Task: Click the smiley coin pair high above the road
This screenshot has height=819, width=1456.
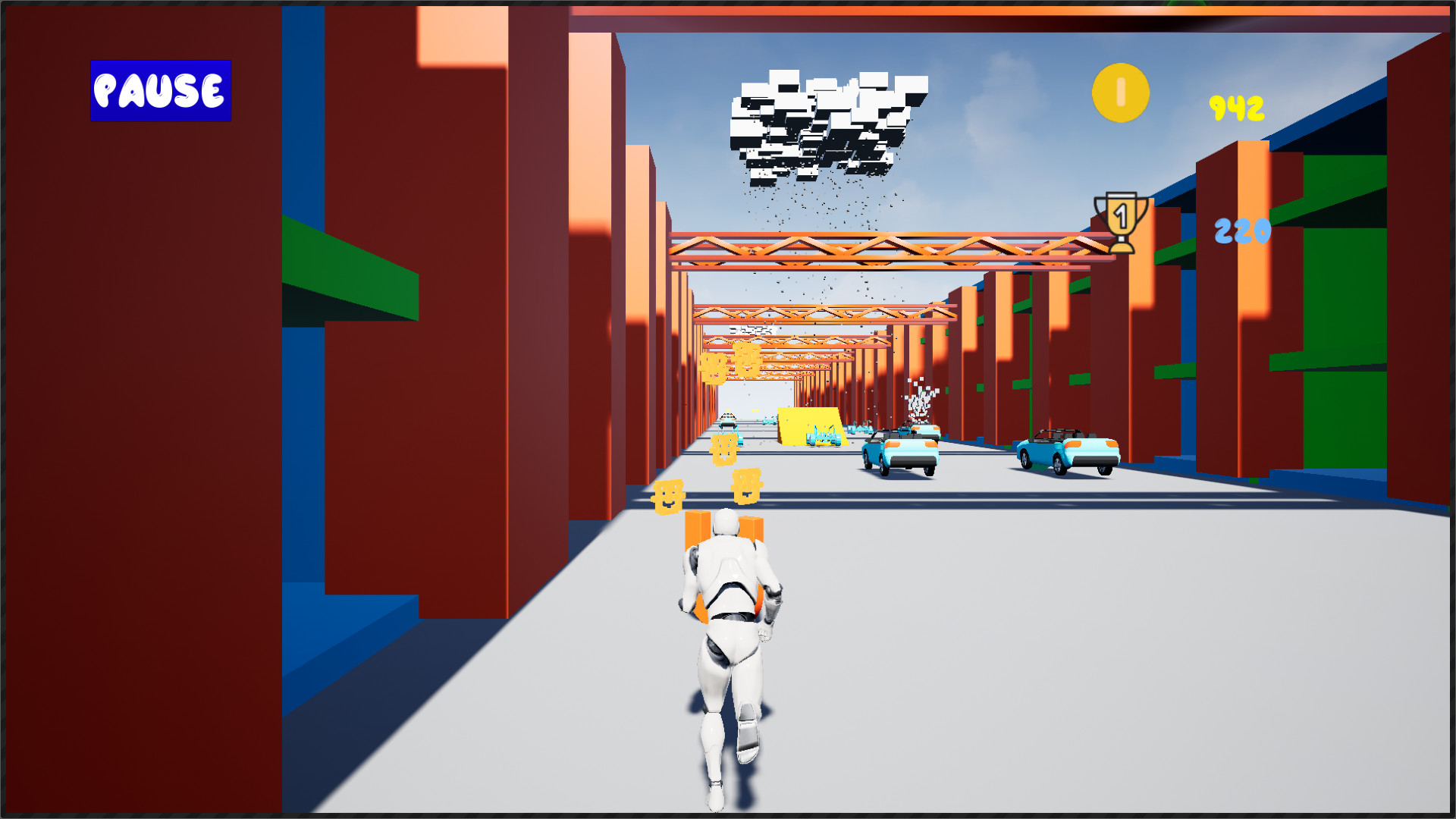Action: click(x=728, y=364)
